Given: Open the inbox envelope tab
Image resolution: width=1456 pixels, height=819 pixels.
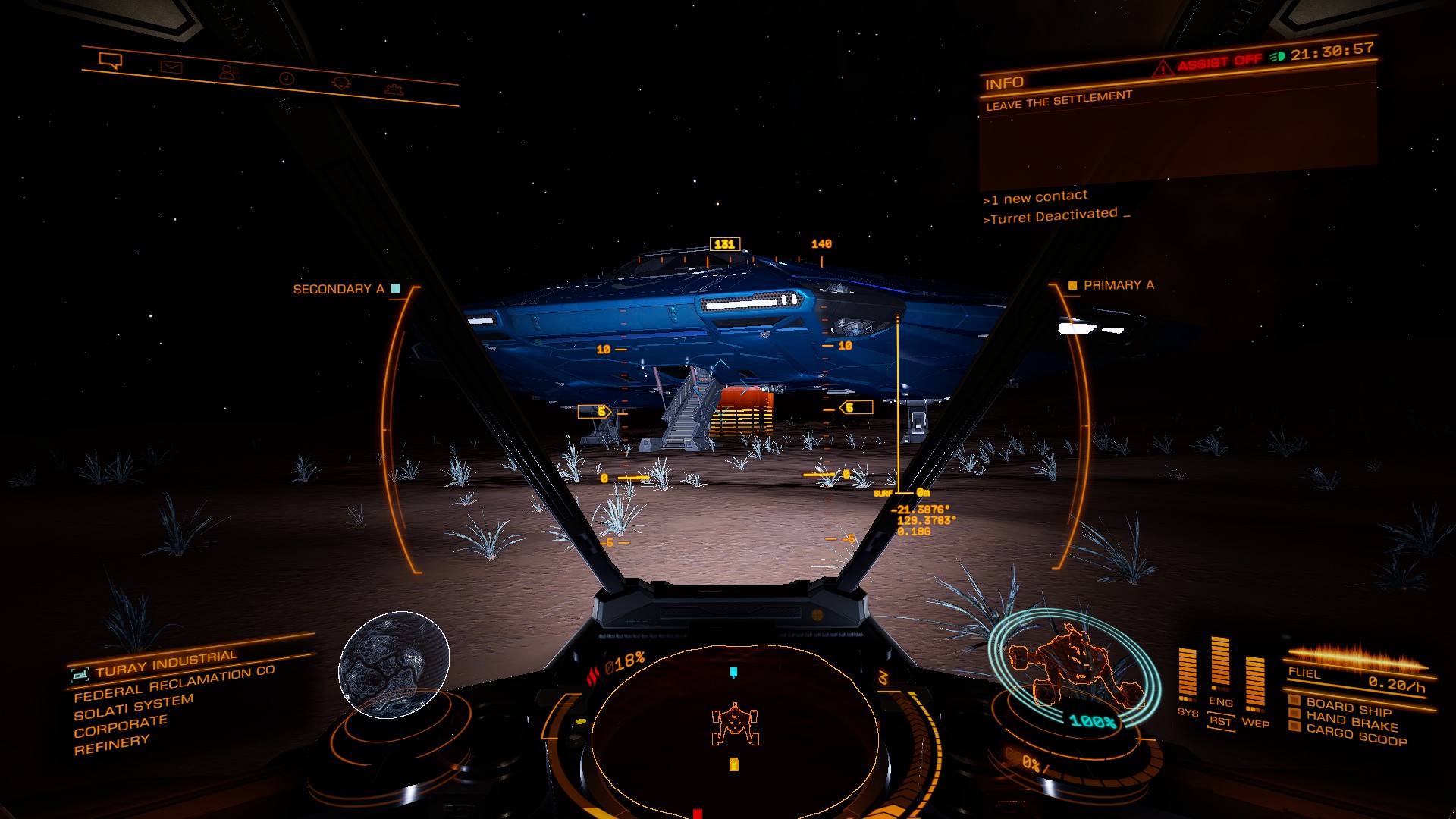Looking at the screenshot, I should [x=171, y=67].
